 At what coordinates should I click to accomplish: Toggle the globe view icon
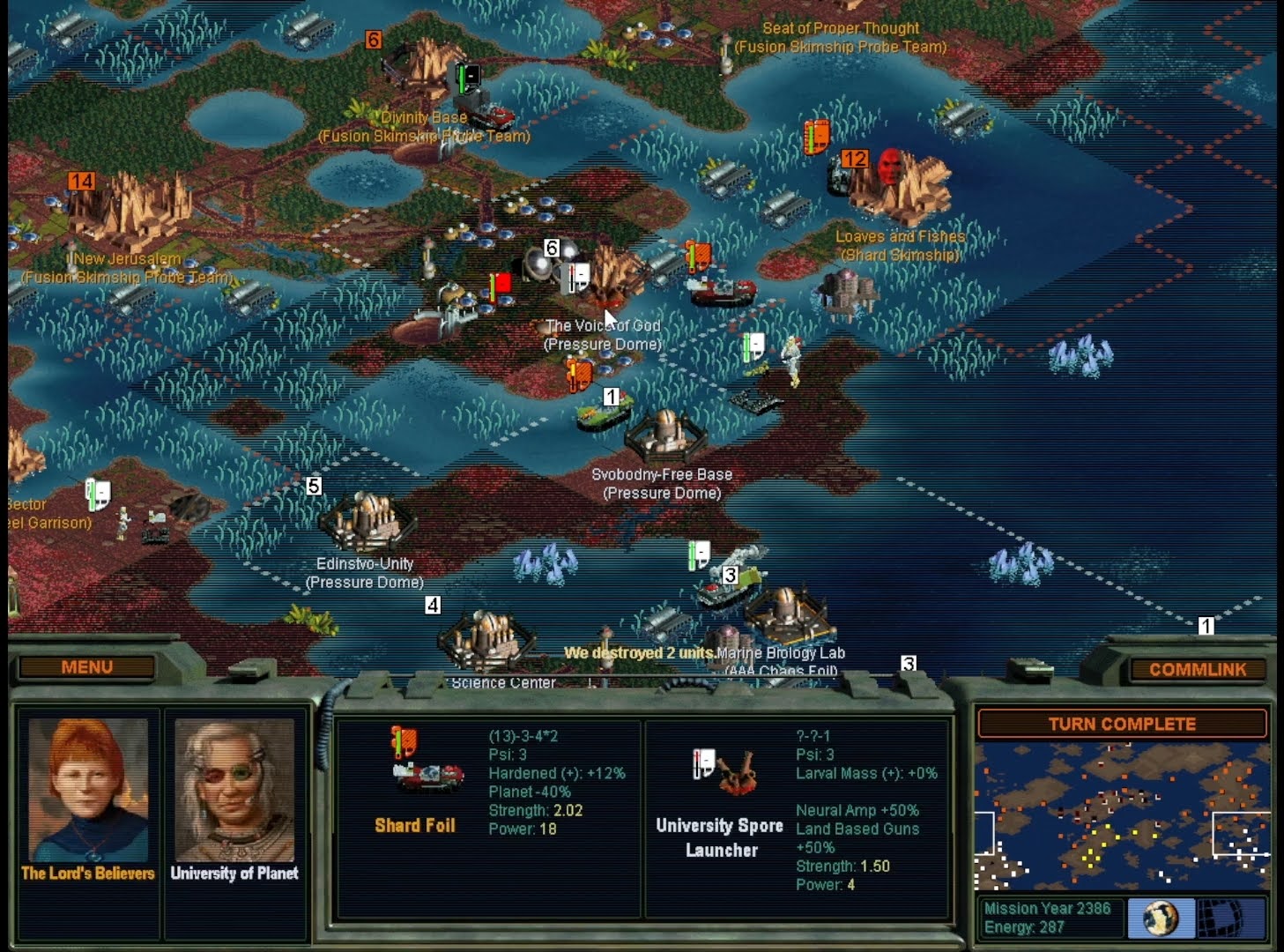(1161, 919)
